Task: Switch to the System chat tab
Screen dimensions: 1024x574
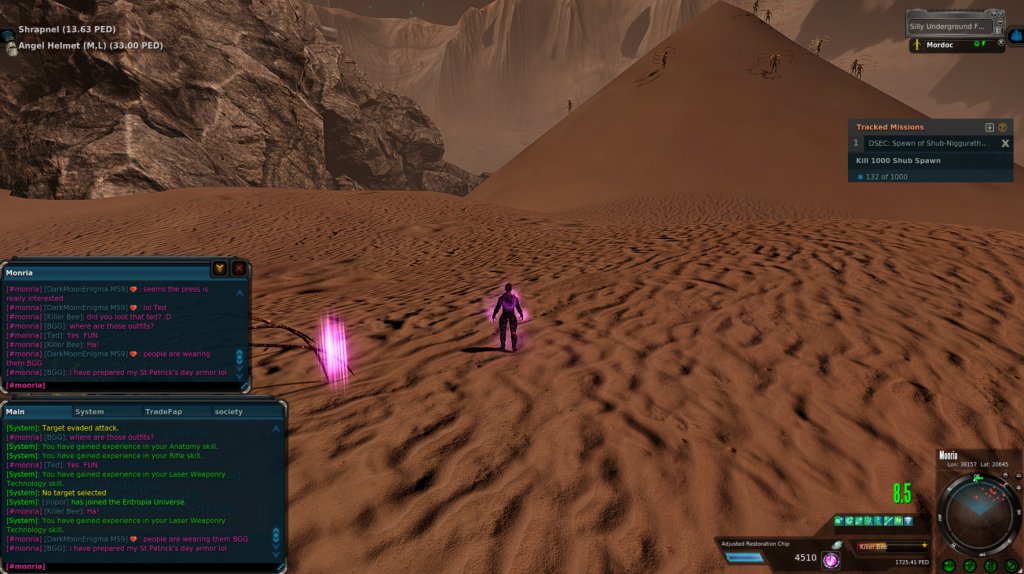Action: click(89, 411)
